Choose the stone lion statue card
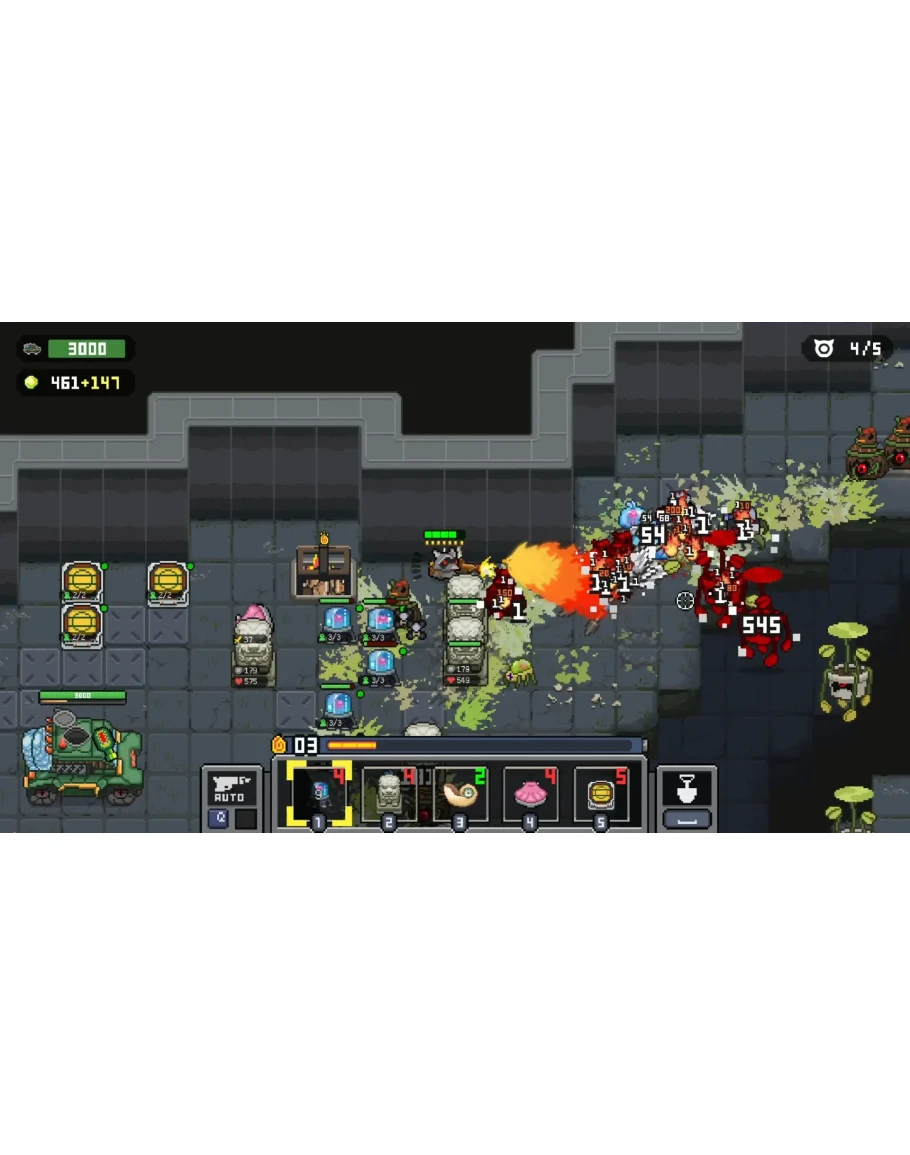The image size is (910, 1155). (389, 794)
